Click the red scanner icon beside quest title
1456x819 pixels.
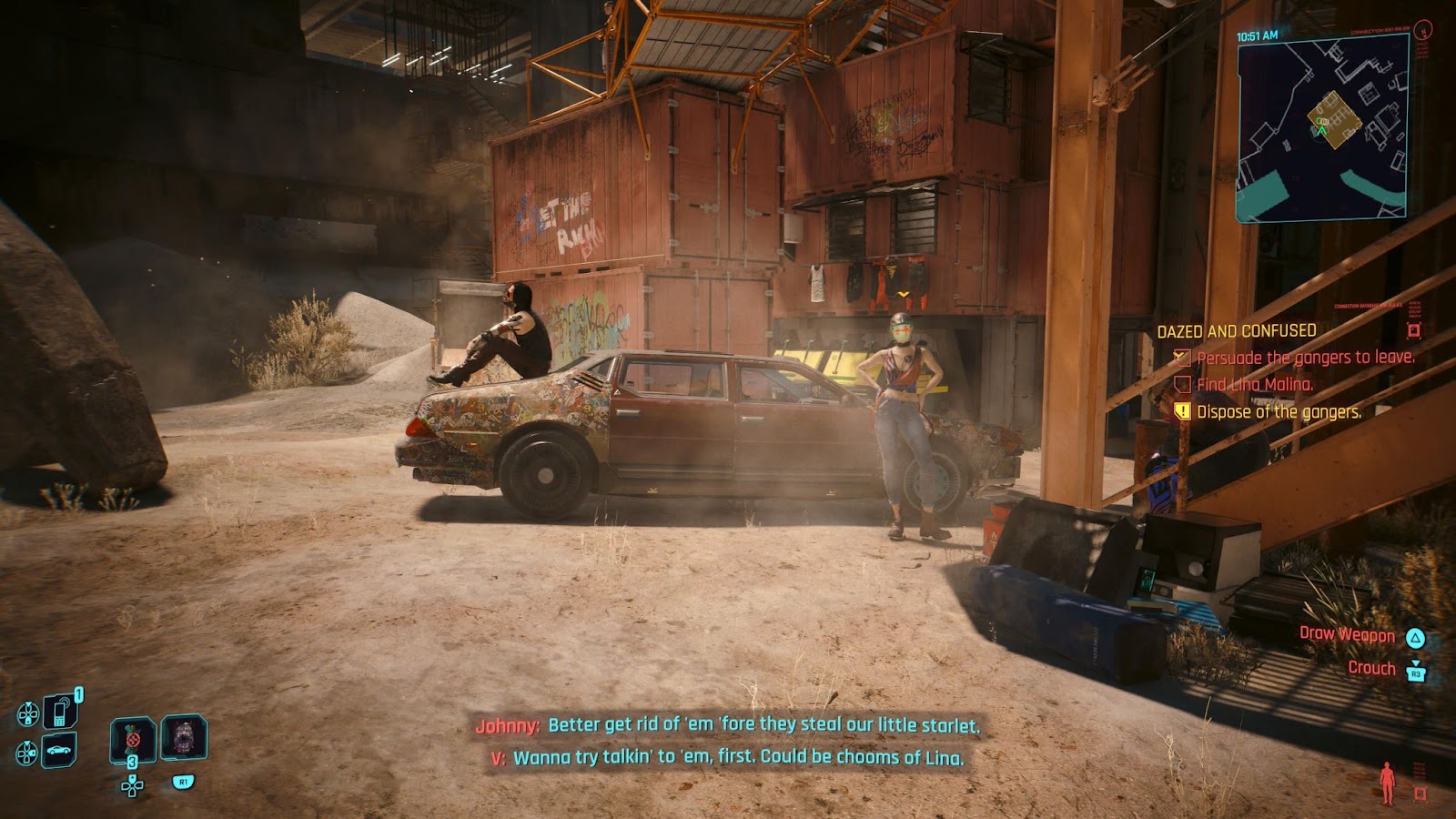1413,330
